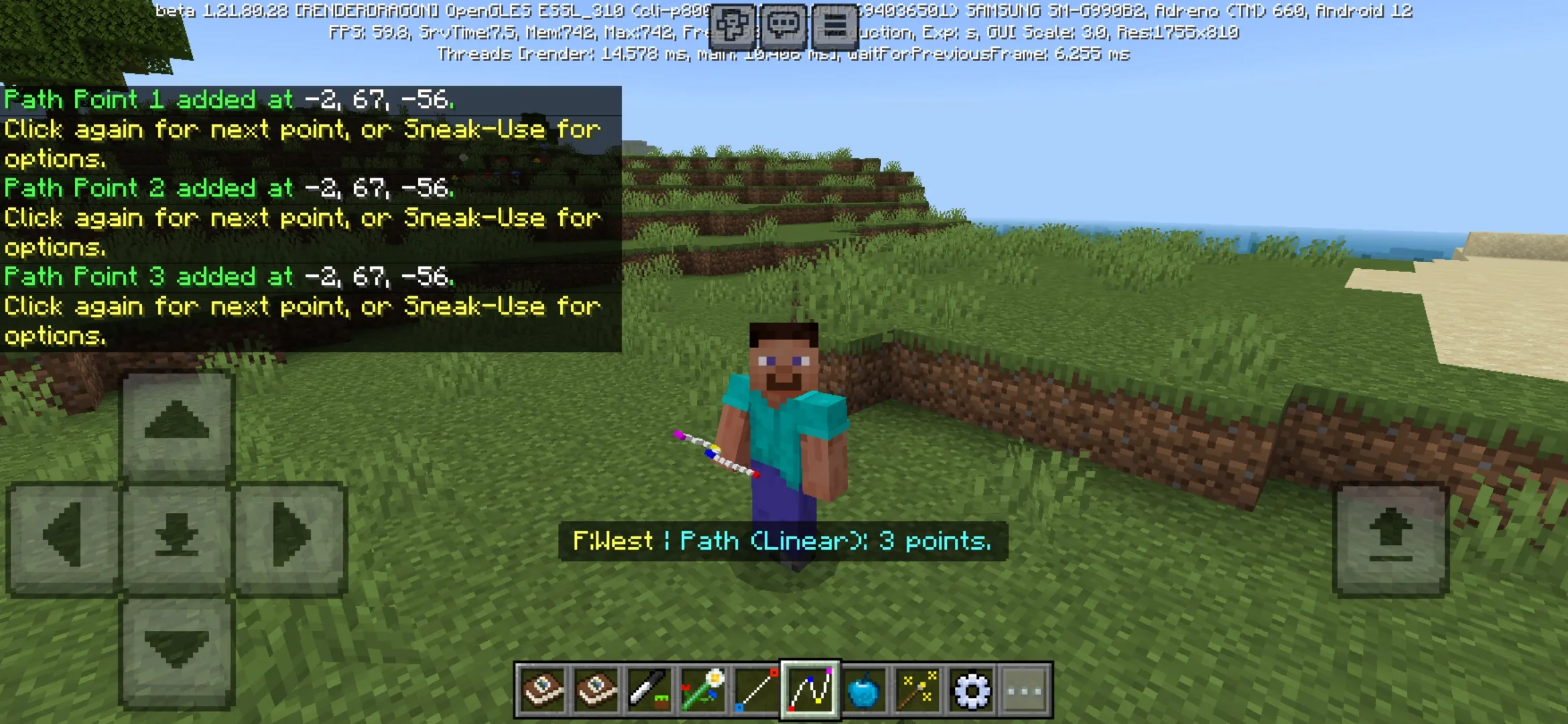Select the straight line tool slot
1568x724 pixels.
(757, 690)
